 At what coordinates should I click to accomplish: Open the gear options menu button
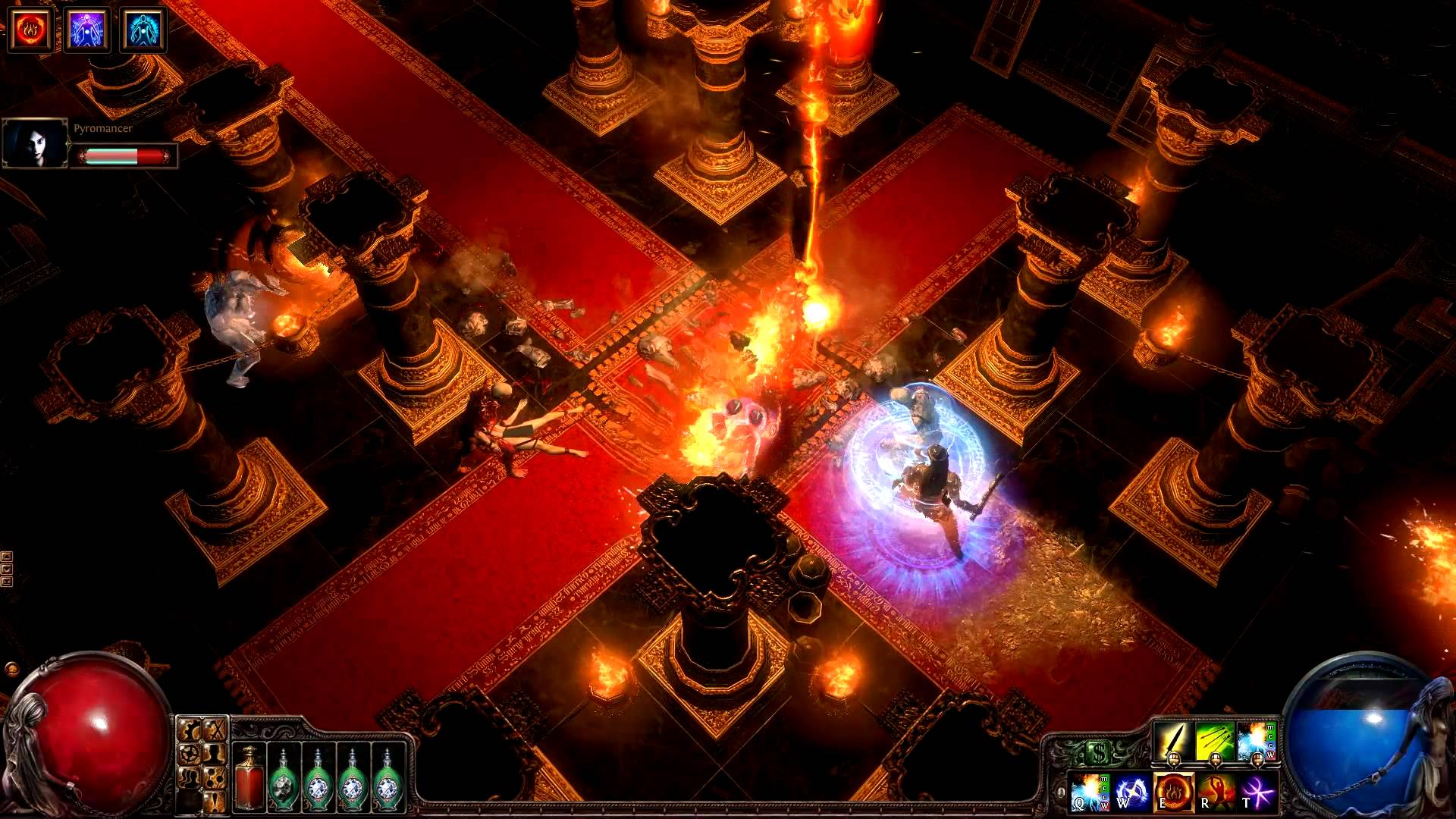pos(189,754)
